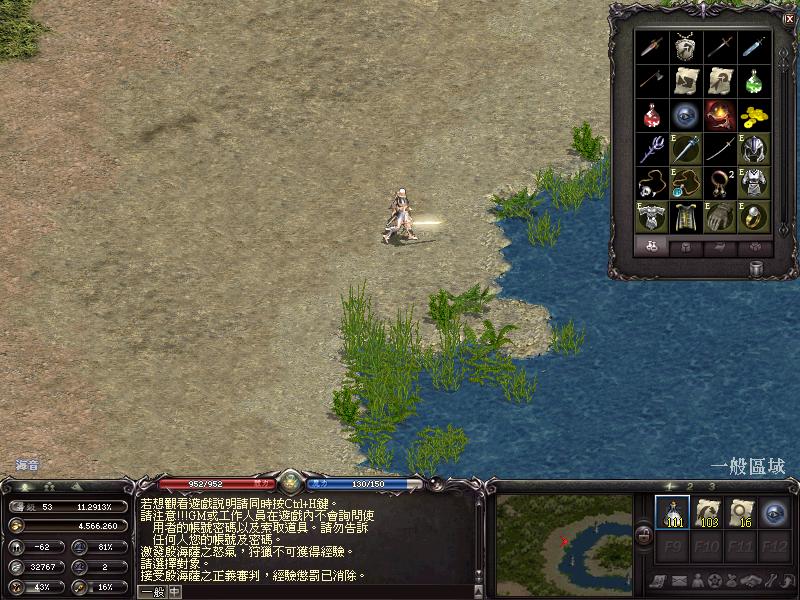
Task: Close the inventory window
Action: 789,17
